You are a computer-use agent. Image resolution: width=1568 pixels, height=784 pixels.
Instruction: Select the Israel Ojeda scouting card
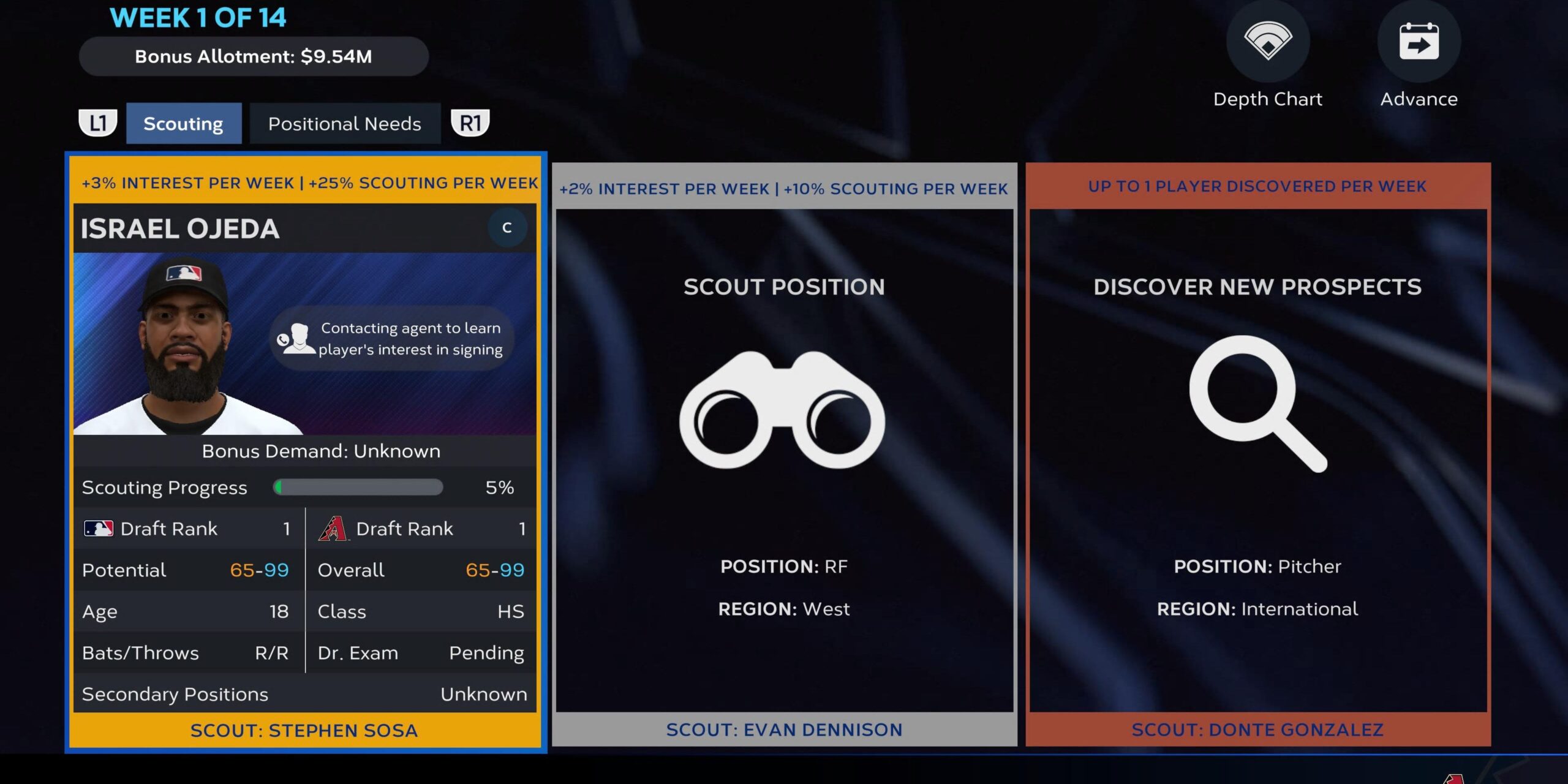pos(305,452)
